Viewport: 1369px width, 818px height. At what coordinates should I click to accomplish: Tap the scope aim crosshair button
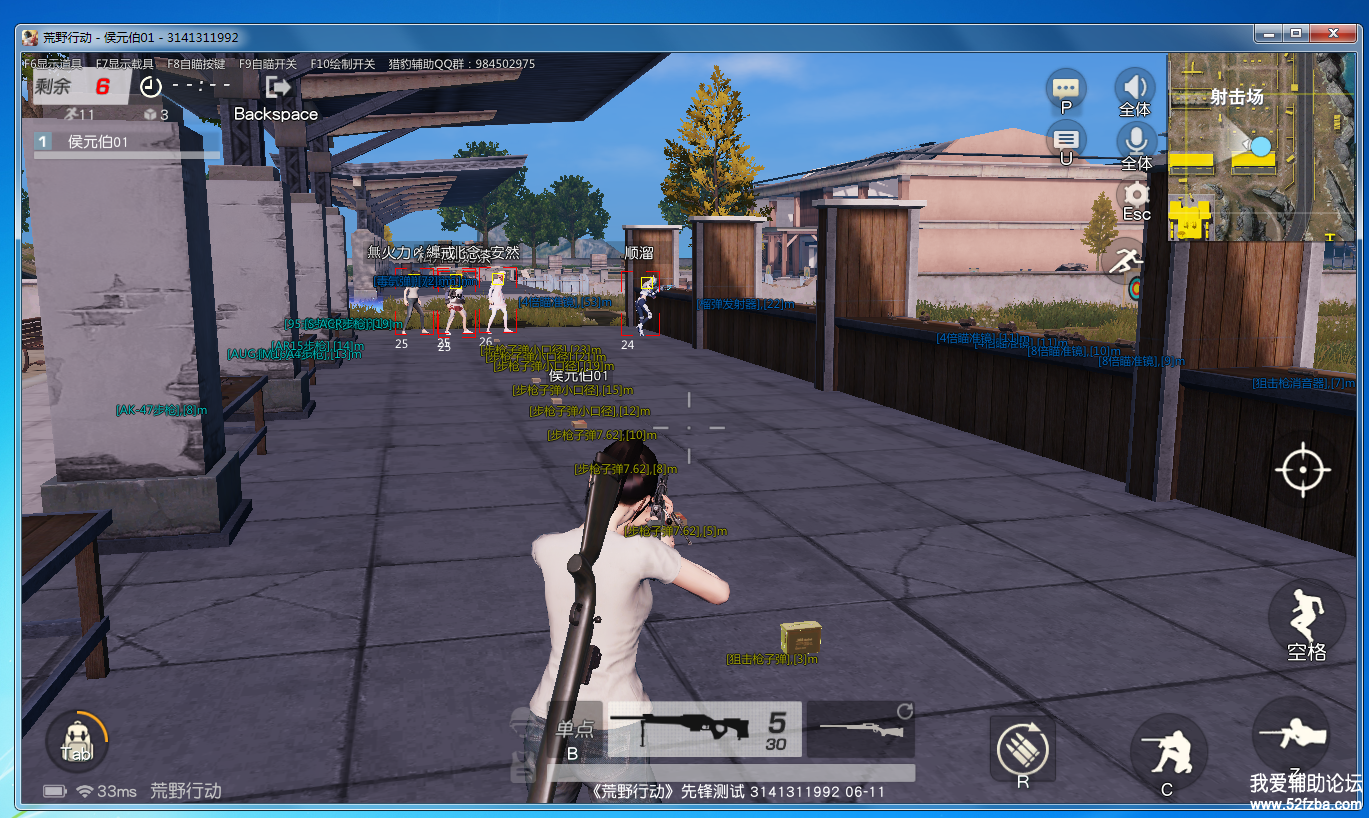pyautogui.click(x=1302, y=468)
